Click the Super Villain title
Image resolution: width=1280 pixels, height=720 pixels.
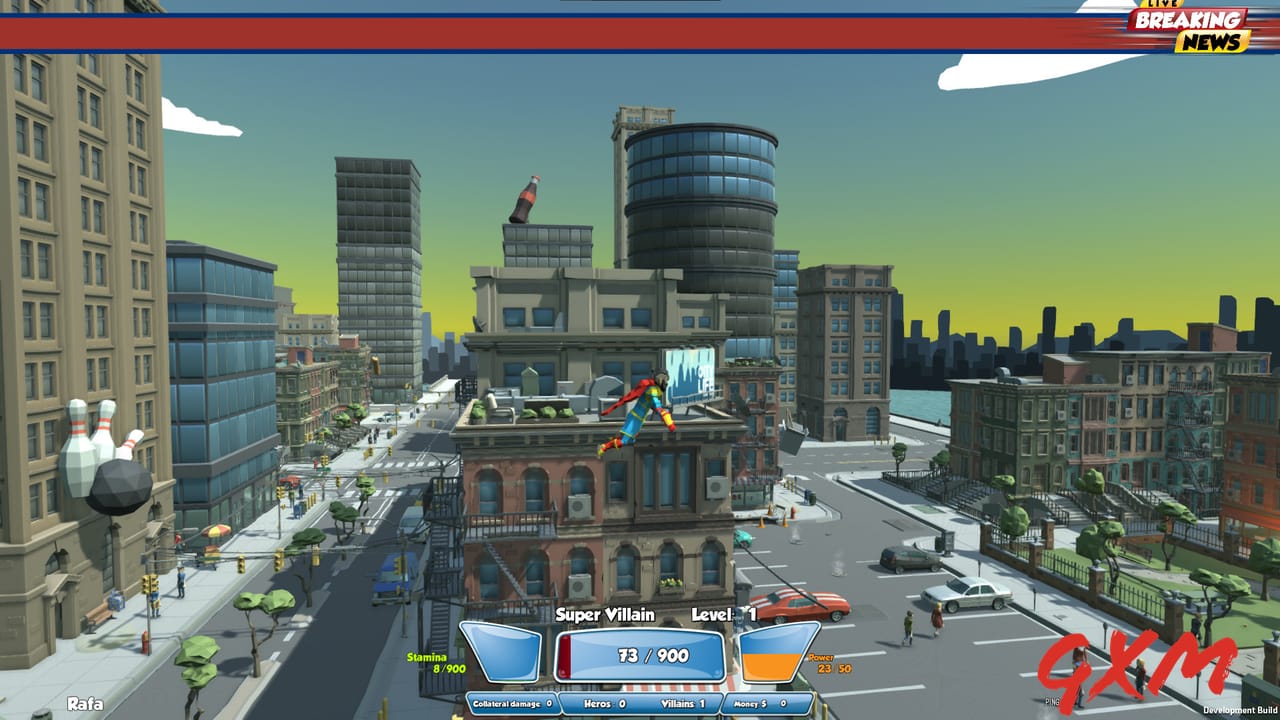605,615
